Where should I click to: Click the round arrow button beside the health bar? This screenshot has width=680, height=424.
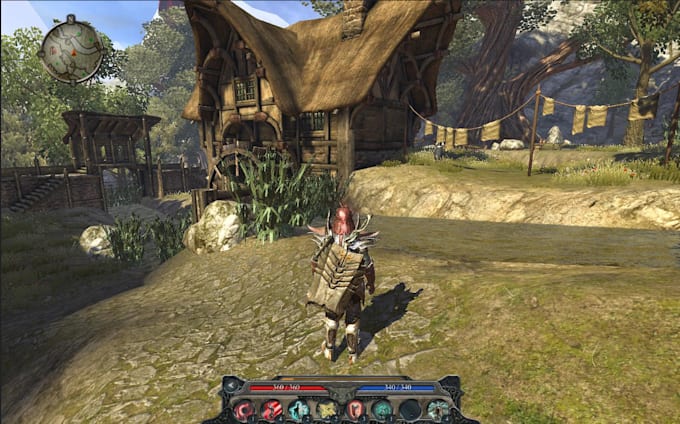coord(232,385)
